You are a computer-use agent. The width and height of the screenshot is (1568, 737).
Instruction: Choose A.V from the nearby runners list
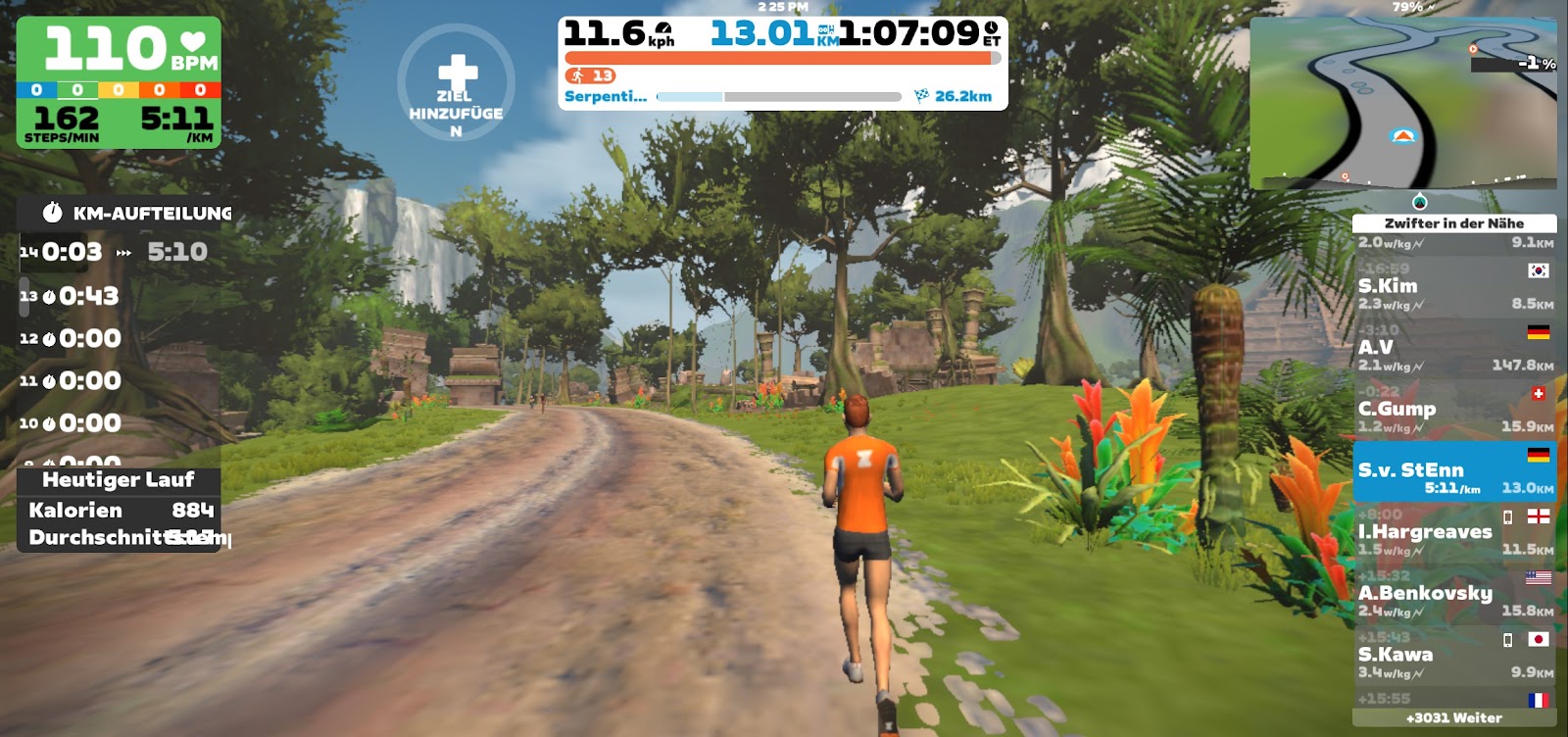(x=1453, y=347)
